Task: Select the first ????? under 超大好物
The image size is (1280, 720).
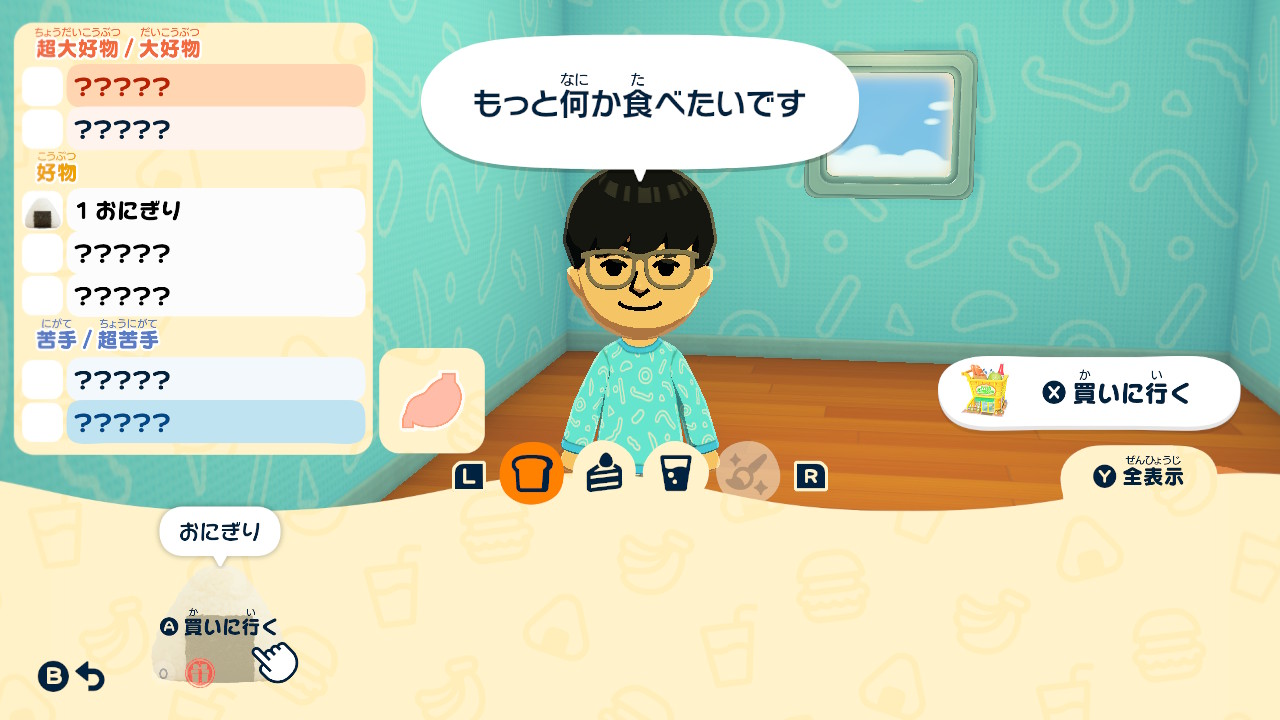Action: tap(215, 86)
